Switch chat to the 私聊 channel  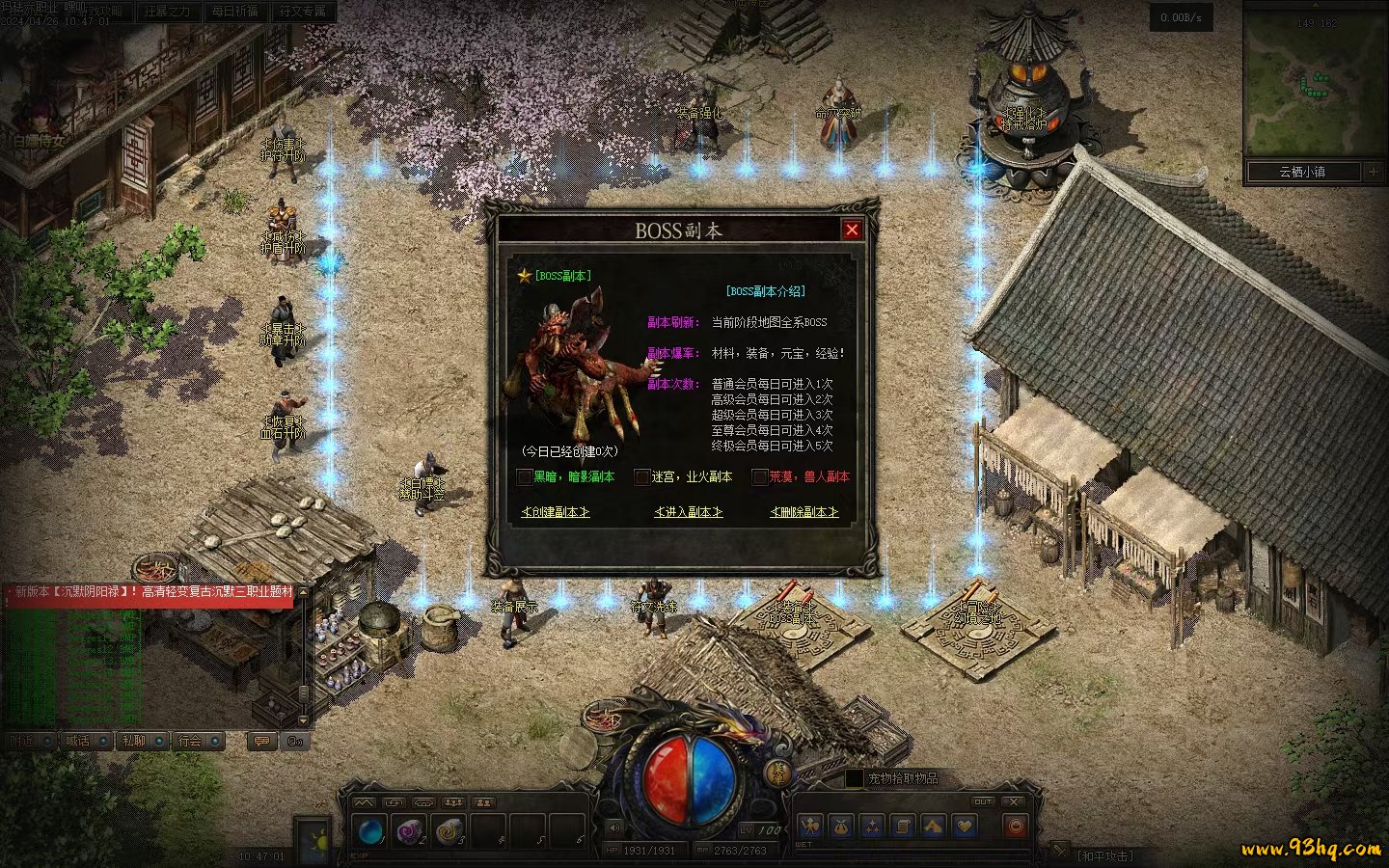(x=133, y=741)
